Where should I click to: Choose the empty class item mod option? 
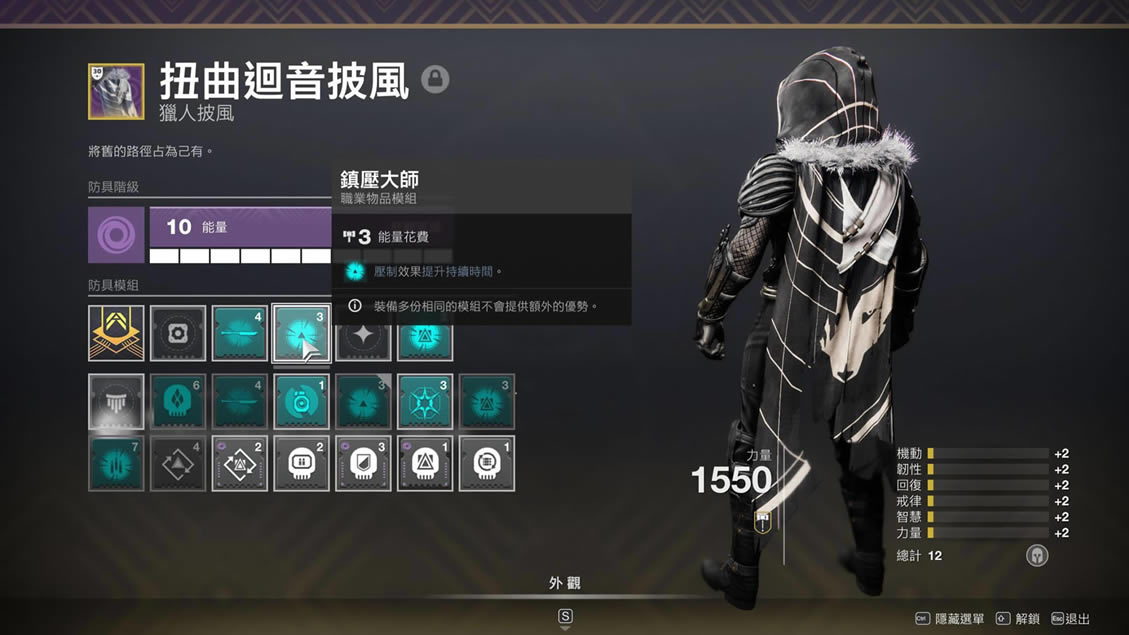[x=116, y=401]
